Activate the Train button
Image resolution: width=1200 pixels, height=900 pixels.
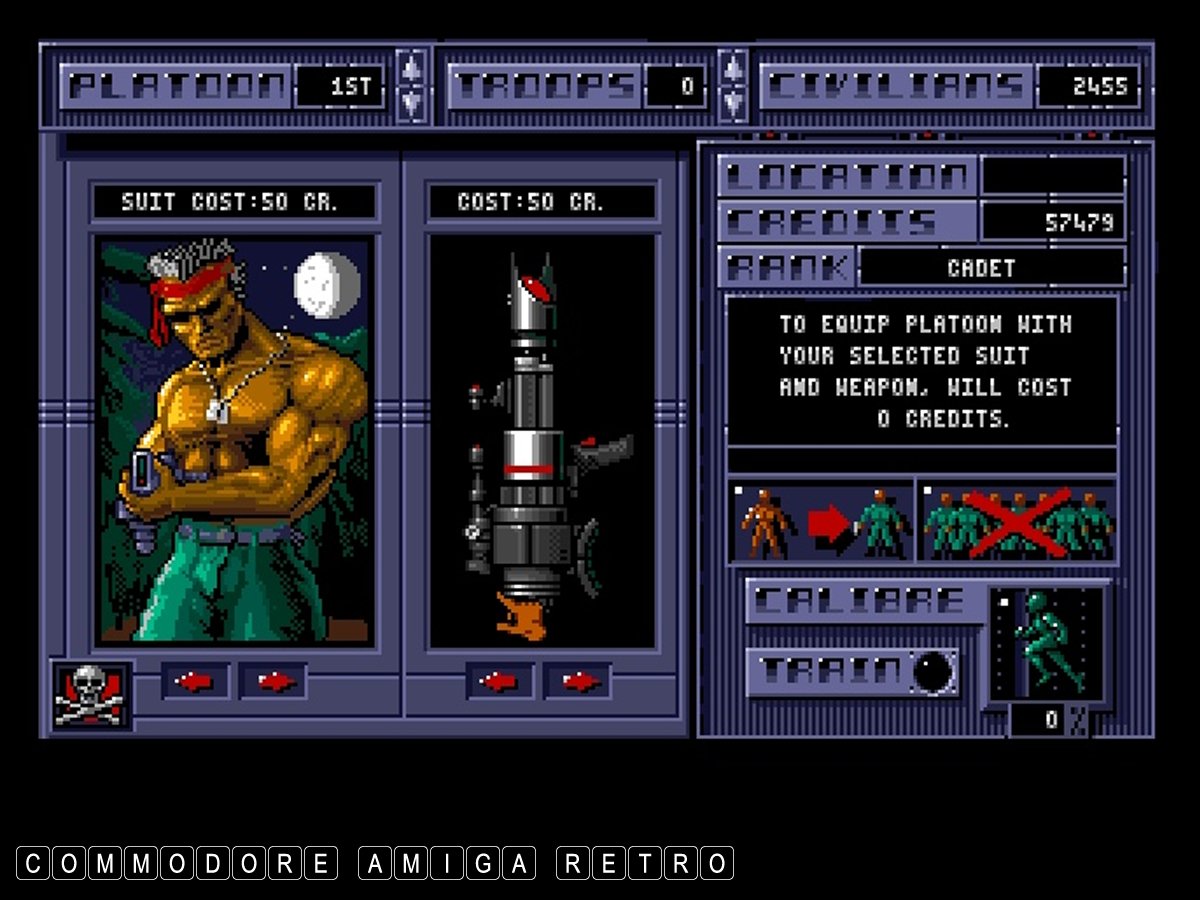[x=852, y=672]
